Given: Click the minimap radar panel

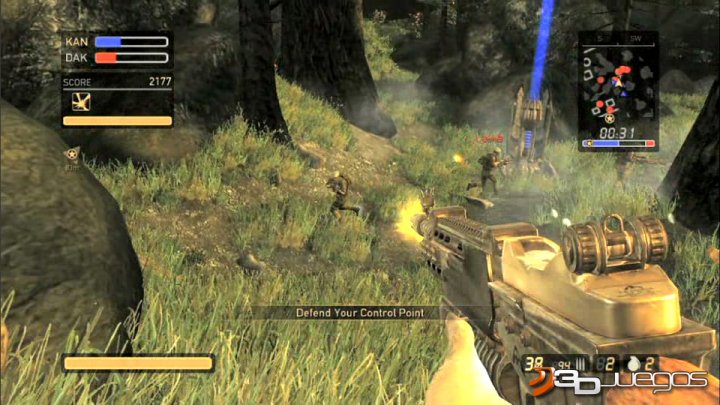Looking at the screenshot, I should (x=618, y=90).
